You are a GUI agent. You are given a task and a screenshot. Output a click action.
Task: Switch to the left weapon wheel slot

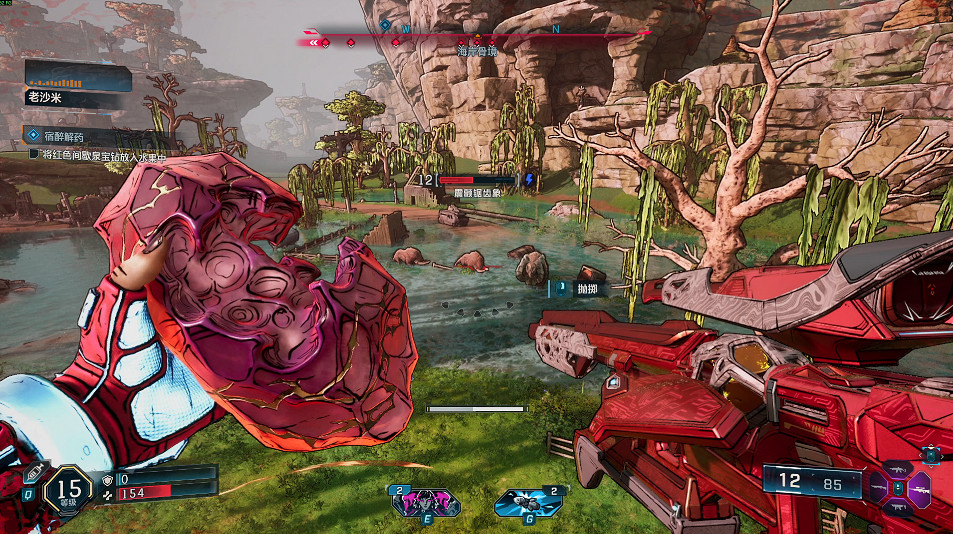click(x=877, y=489)
